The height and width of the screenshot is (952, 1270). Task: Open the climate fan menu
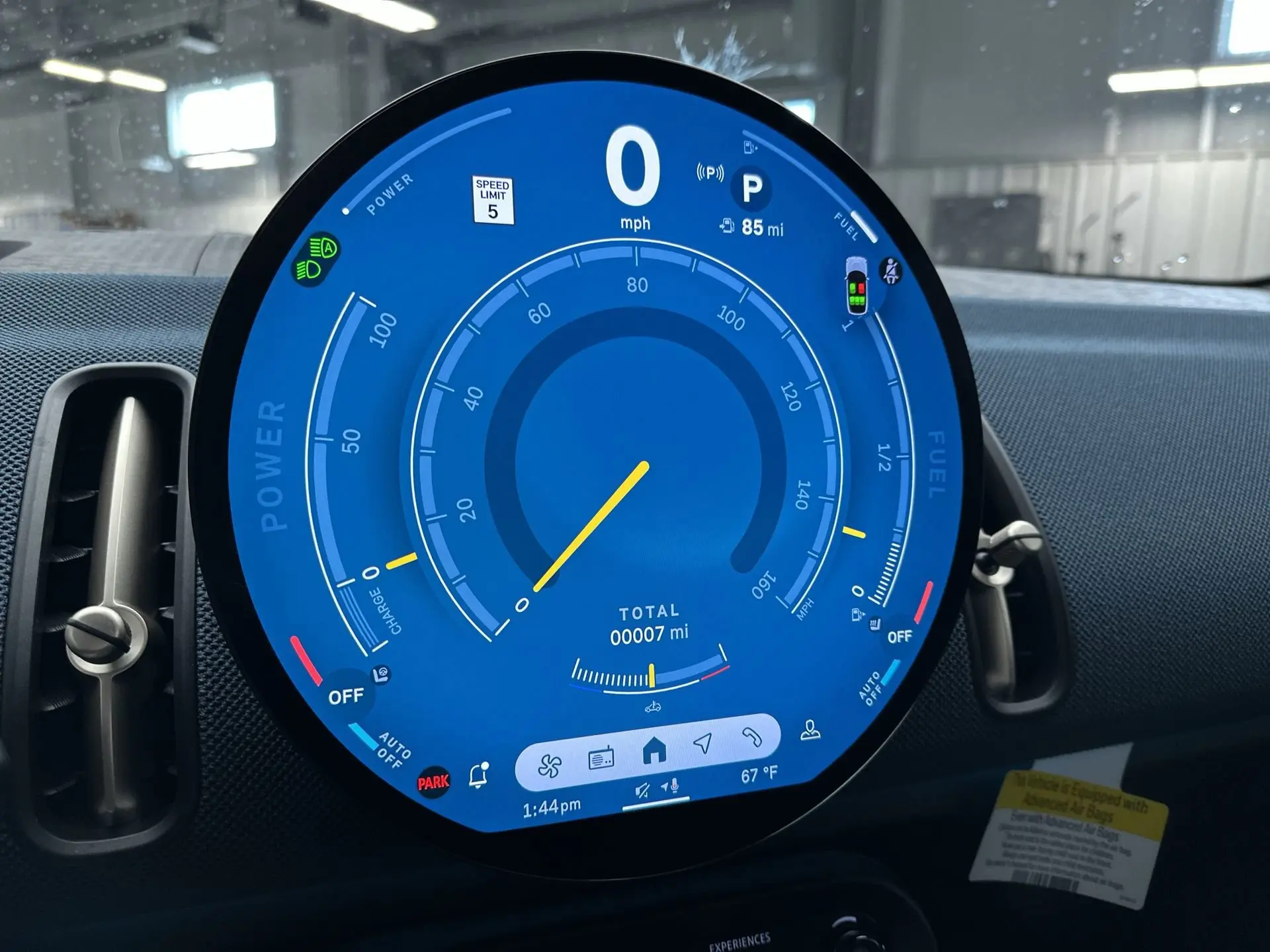coord(549,766)
